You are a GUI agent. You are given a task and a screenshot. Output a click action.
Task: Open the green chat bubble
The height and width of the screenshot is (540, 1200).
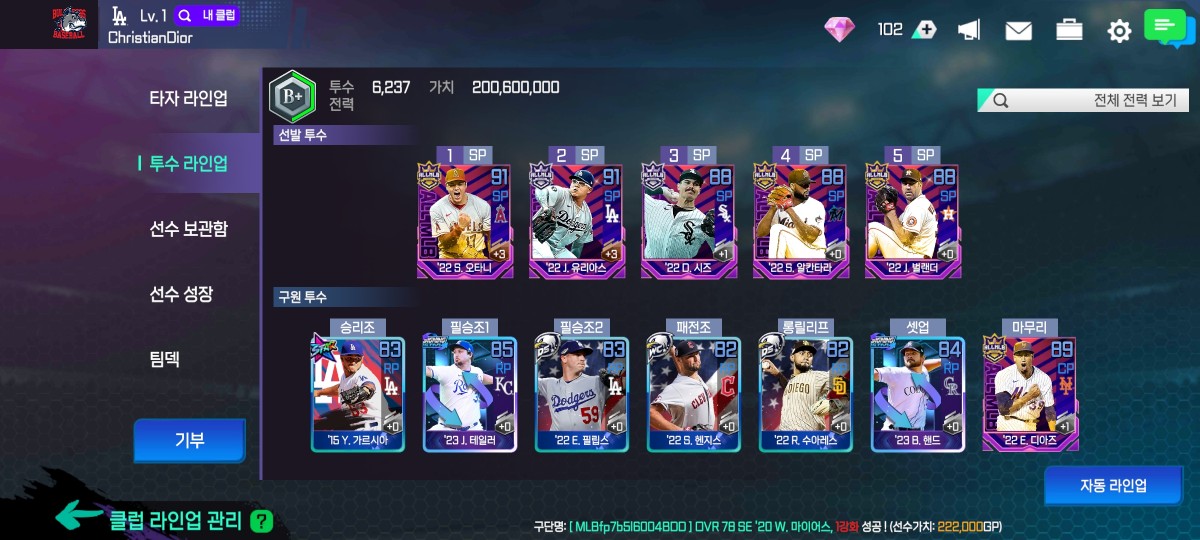(x=1165, y=27)
